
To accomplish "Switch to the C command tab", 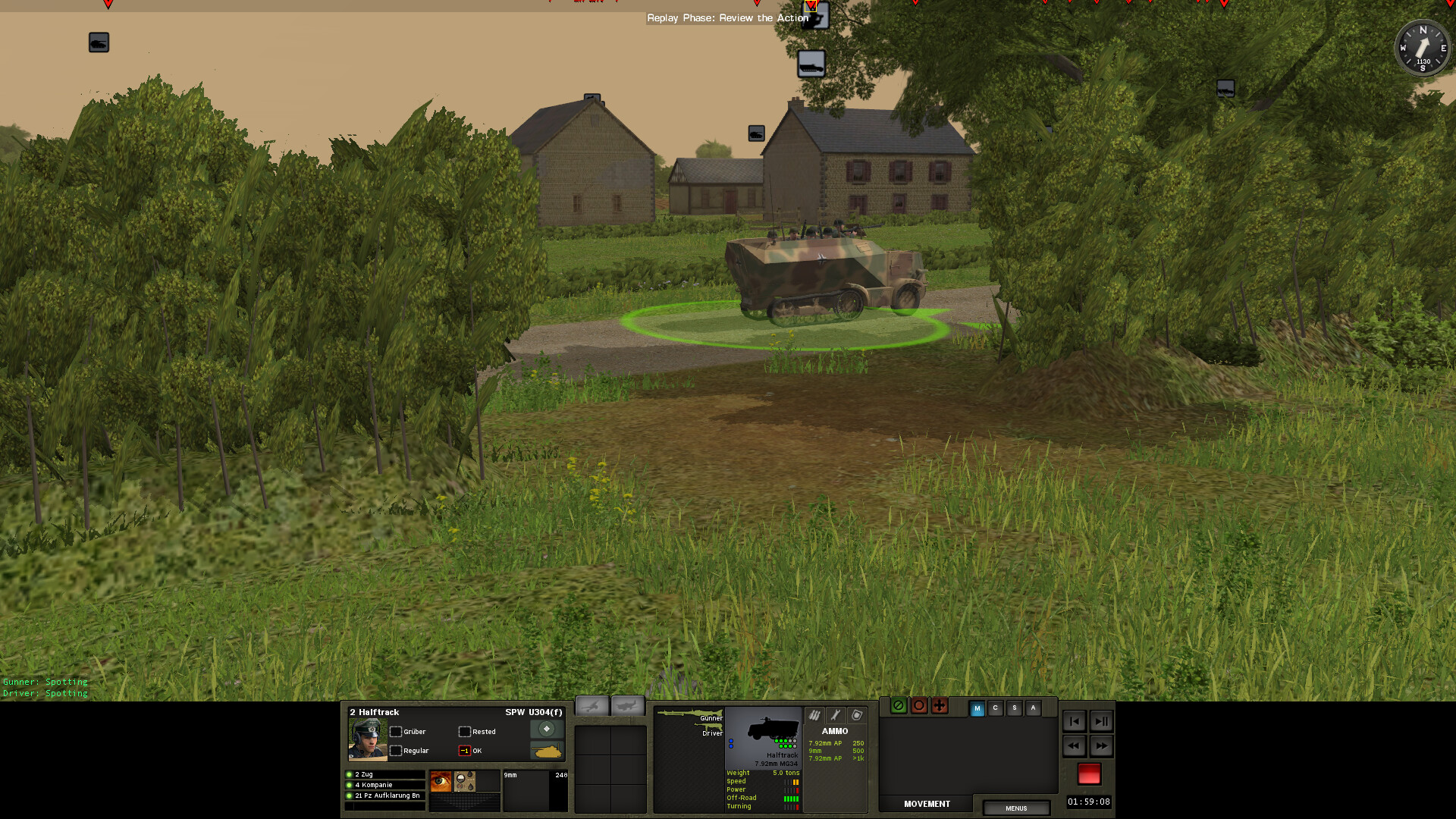I will (995, 707).
